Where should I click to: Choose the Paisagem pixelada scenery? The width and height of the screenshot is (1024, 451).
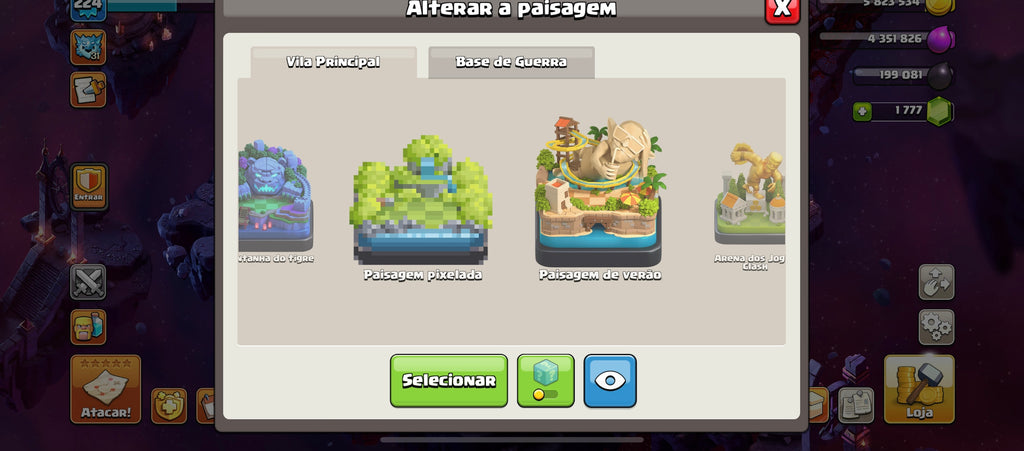[421, 205]
